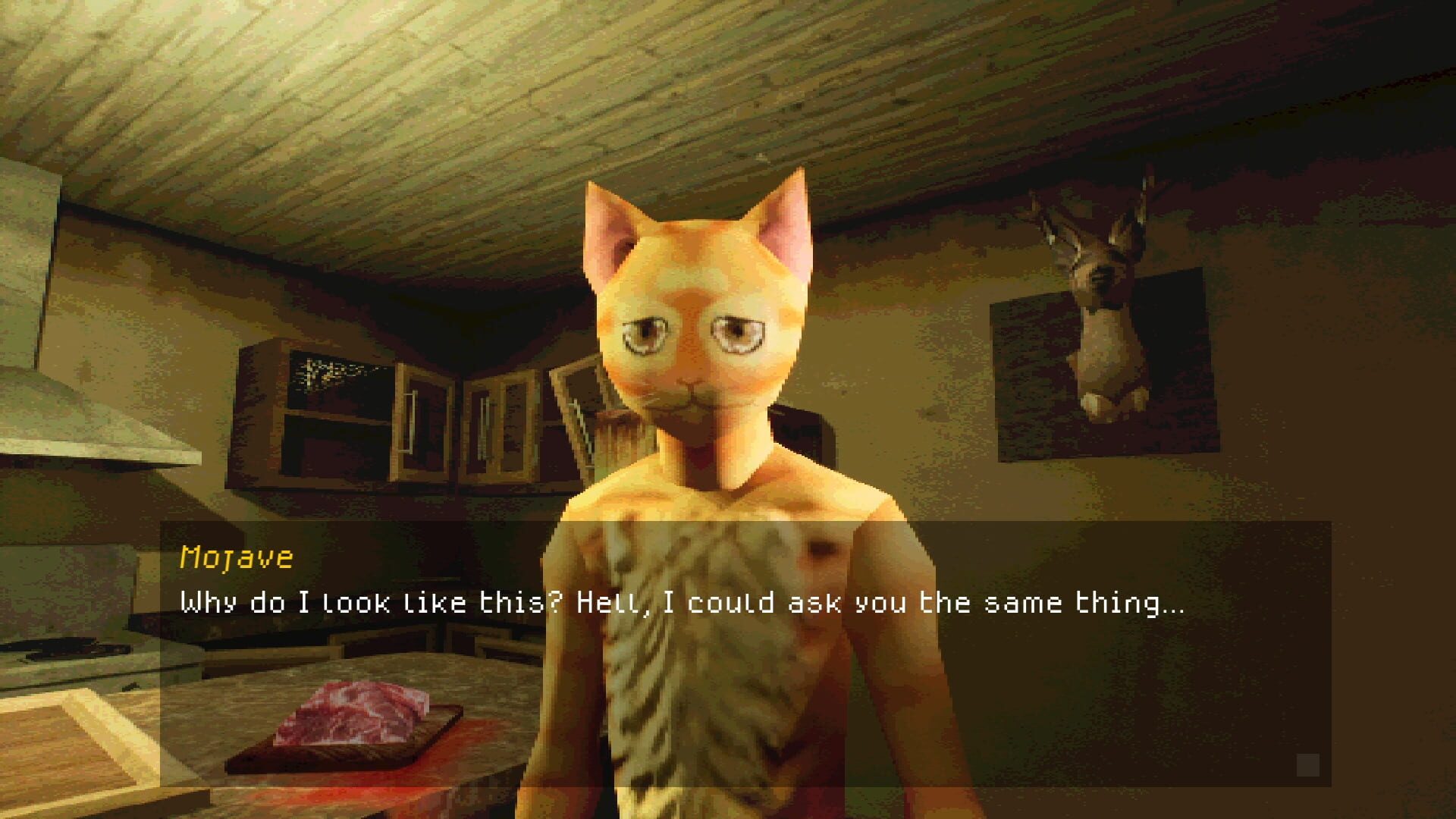Select the Mojave name label tab
Viewport: 1456px width, 819px height.
pyautogui.click(x=235, y=559)
